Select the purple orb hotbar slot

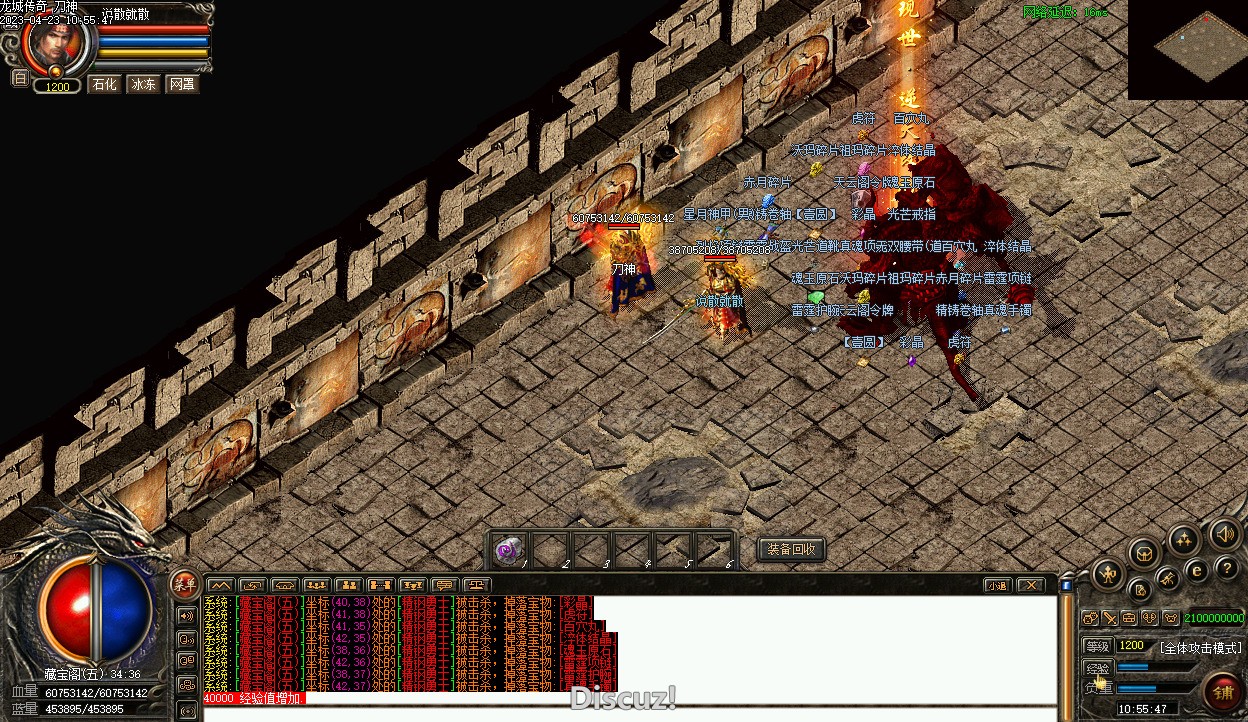510,551
